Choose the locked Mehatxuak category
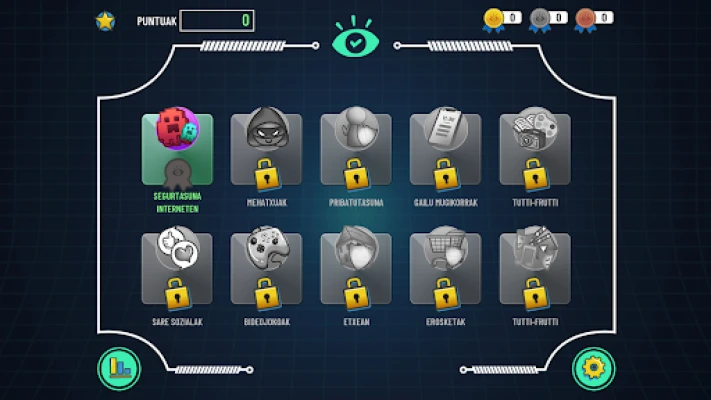The image size is (711, 400). coord(266,149)
